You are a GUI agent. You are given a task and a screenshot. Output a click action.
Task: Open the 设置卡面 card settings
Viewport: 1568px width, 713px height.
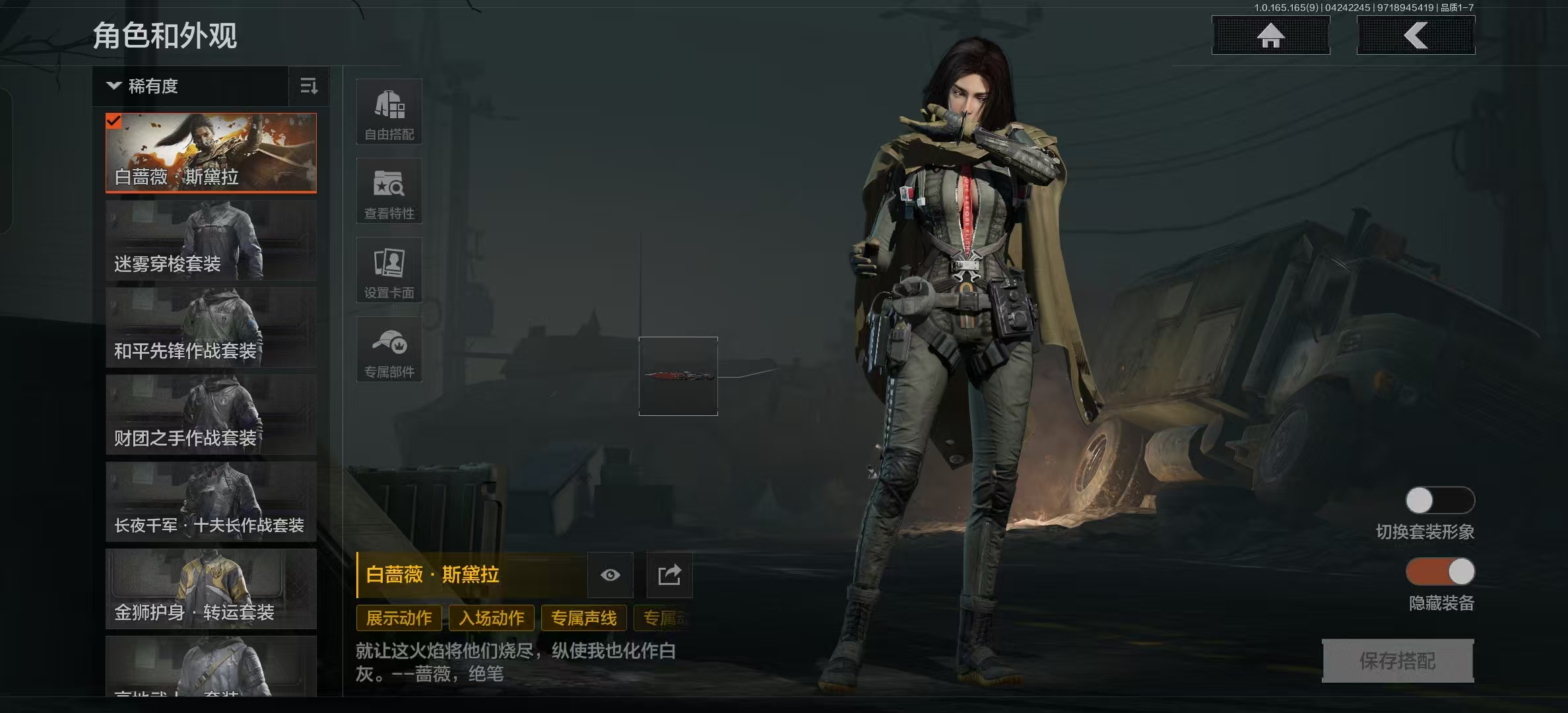(389, 270)
